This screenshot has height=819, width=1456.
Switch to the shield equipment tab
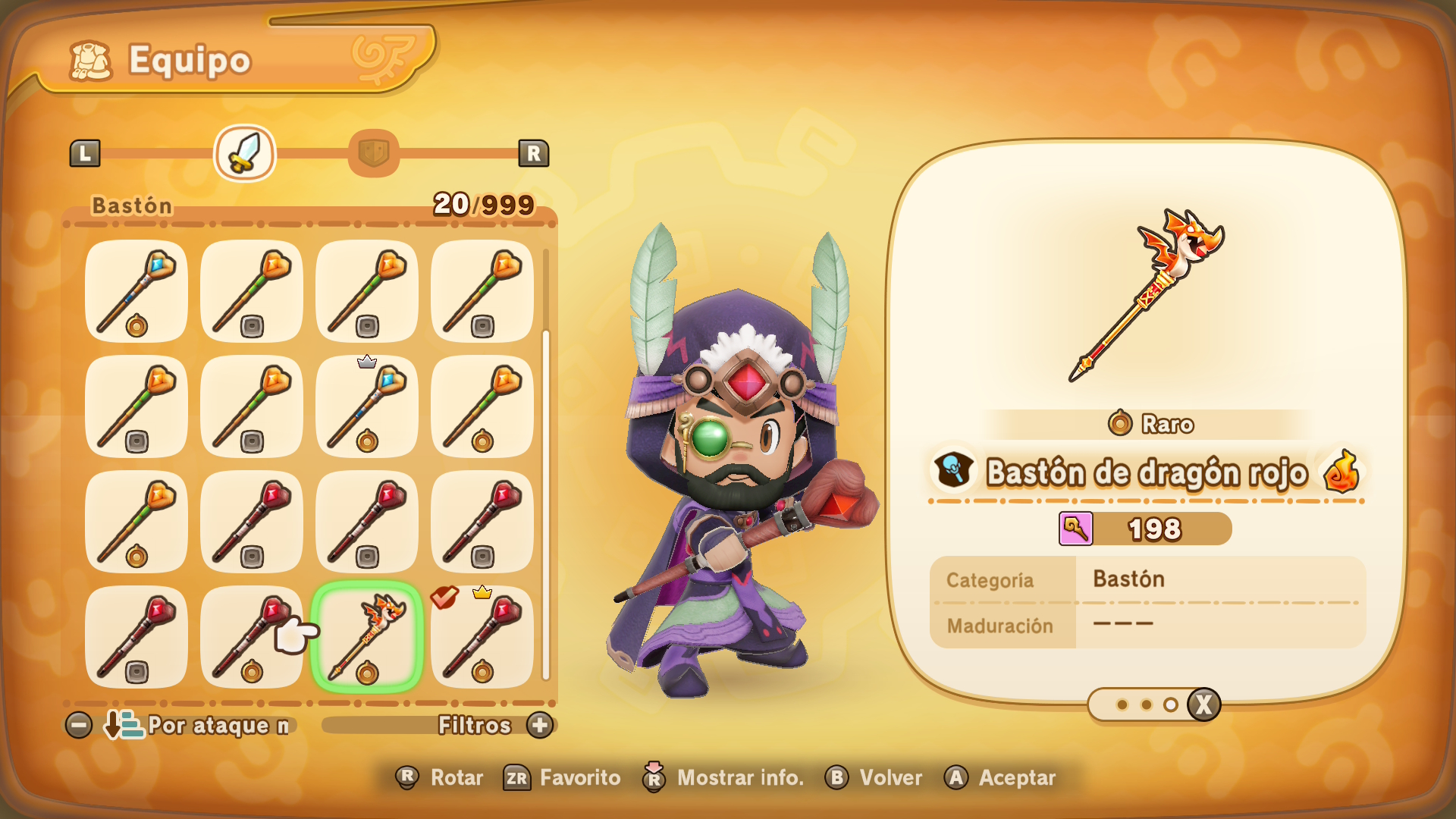373,153
